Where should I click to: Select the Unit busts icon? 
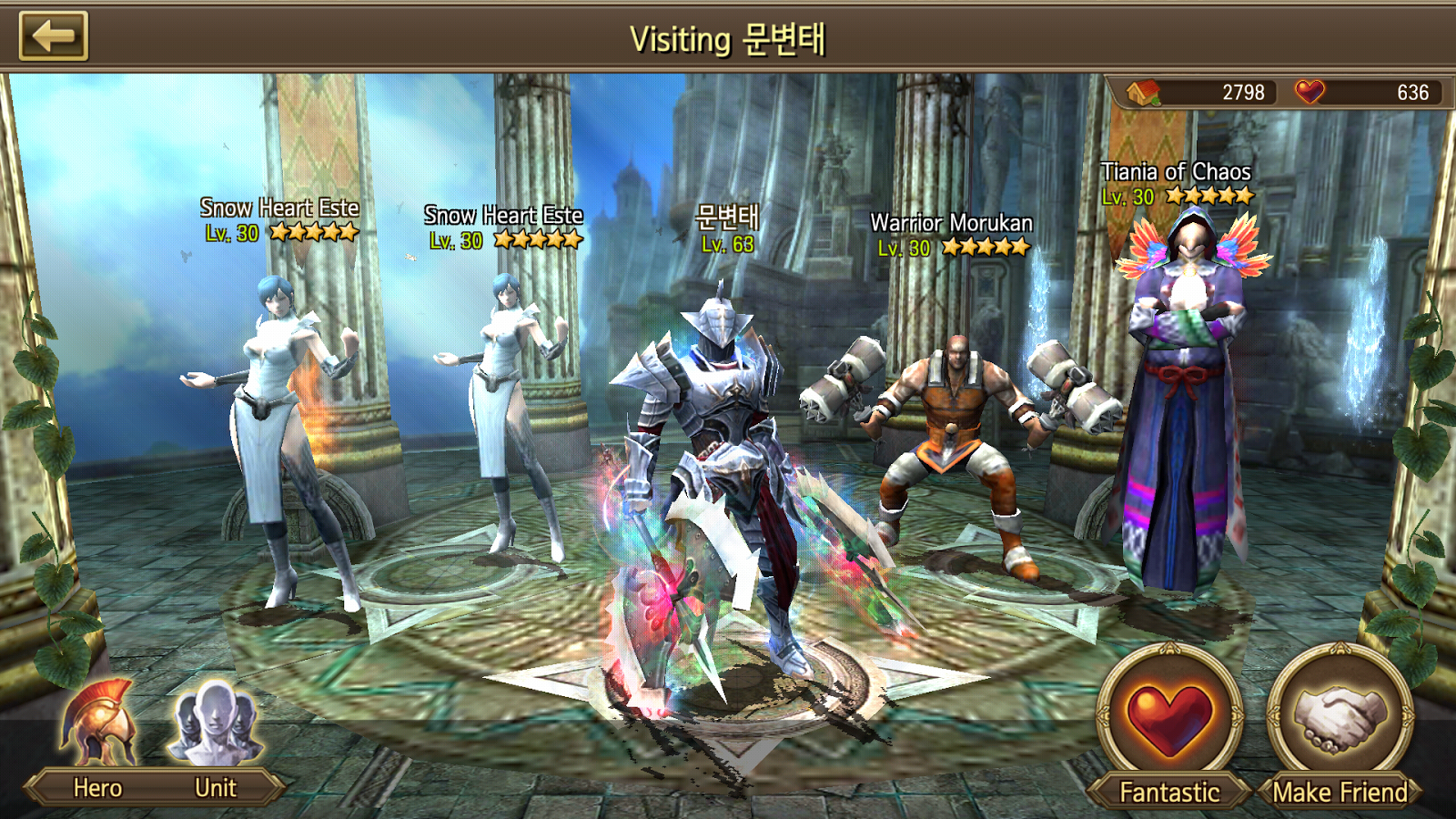[216, 723]
